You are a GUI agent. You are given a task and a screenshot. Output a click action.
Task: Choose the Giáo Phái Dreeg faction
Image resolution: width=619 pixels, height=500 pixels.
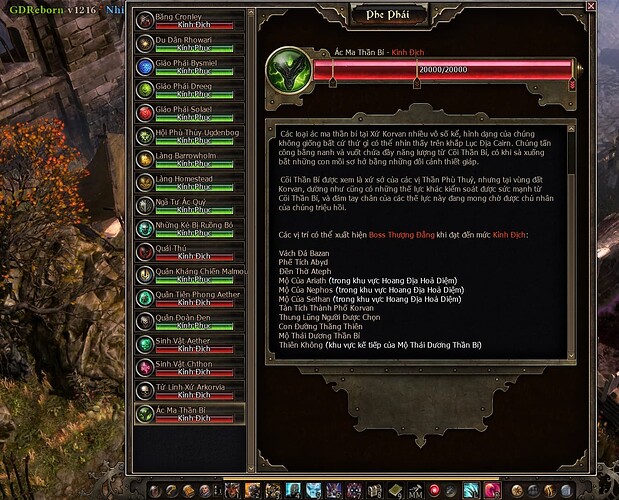[x=188, y=90]
